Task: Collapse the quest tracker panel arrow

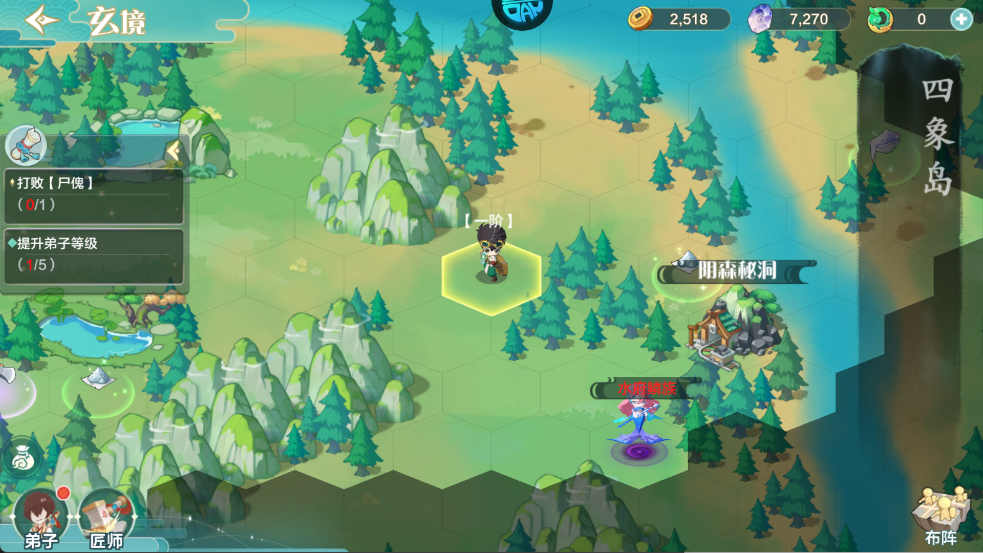Action: (174, 151)
